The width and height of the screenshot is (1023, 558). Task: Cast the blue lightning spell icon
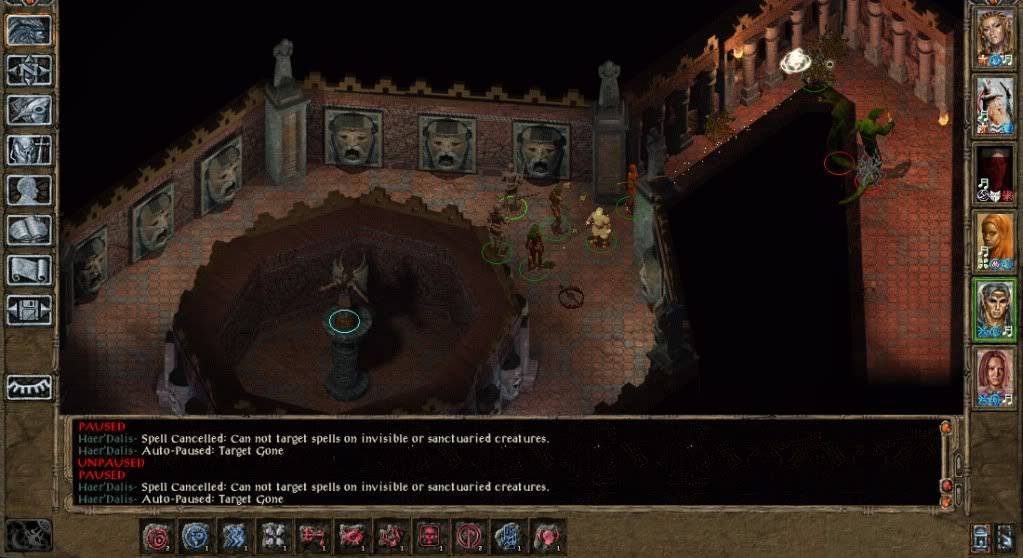pyautogui.click(x=235, y=536)
